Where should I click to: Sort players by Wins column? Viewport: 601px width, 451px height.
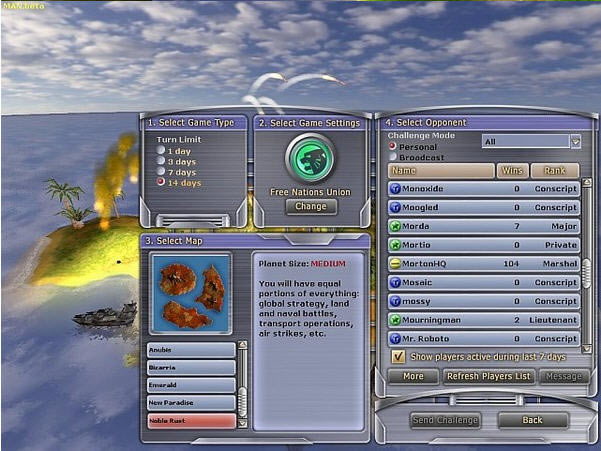(512, 171)
